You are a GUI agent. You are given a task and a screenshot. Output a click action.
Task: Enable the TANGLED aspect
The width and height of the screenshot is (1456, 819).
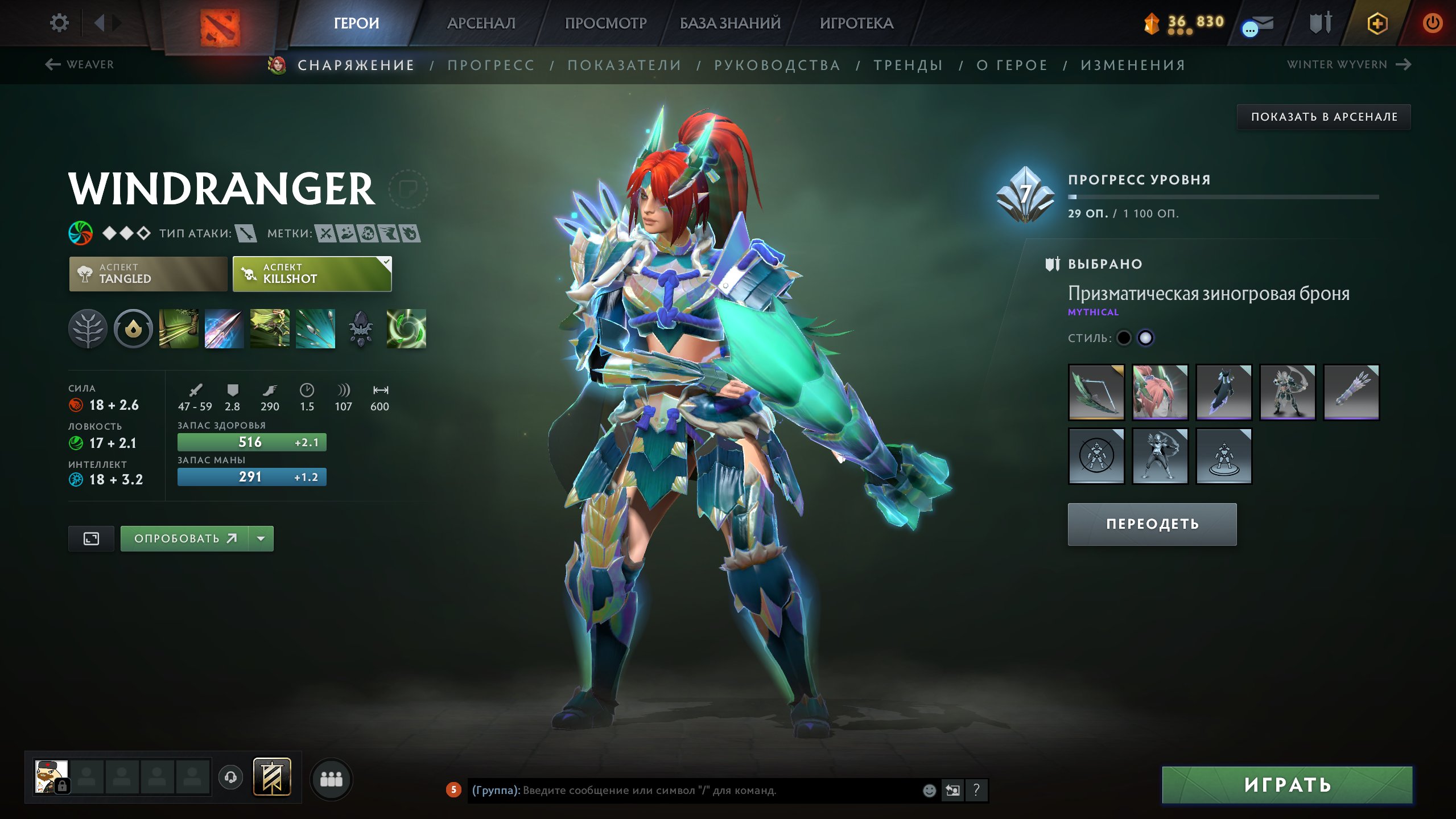(x=147, y=274)
